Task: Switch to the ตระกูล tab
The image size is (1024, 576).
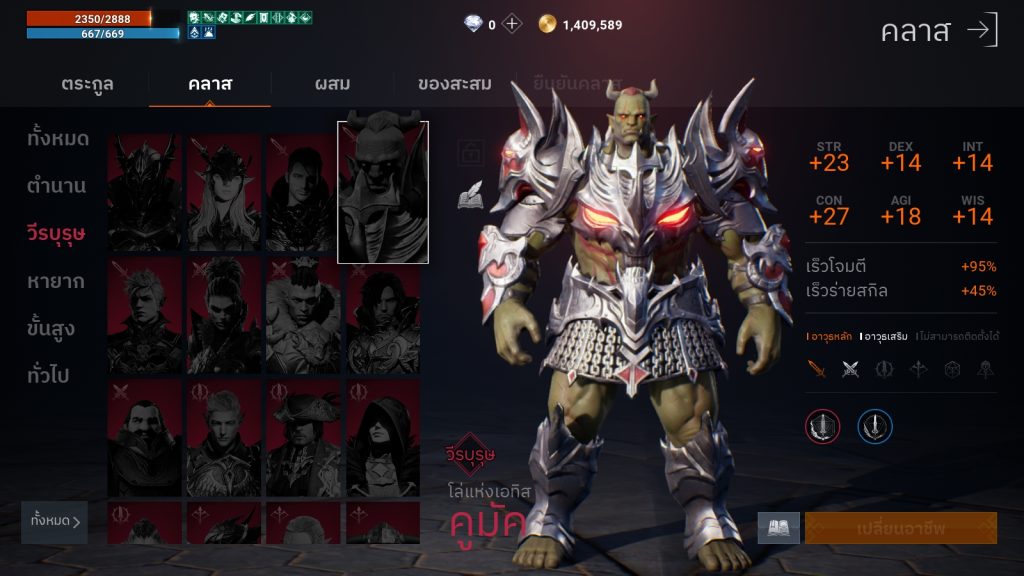Action: coord(87,84)
